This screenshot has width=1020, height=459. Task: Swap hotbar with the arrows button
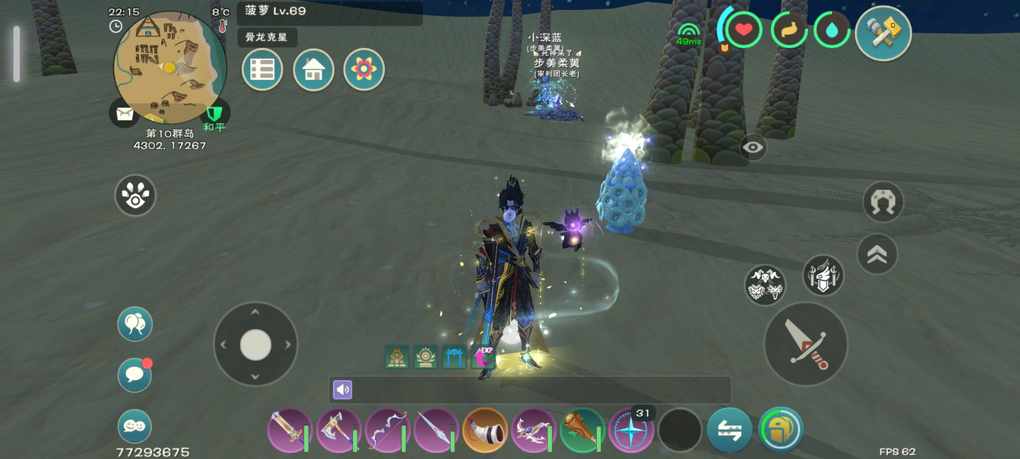[x=729, y=431]
